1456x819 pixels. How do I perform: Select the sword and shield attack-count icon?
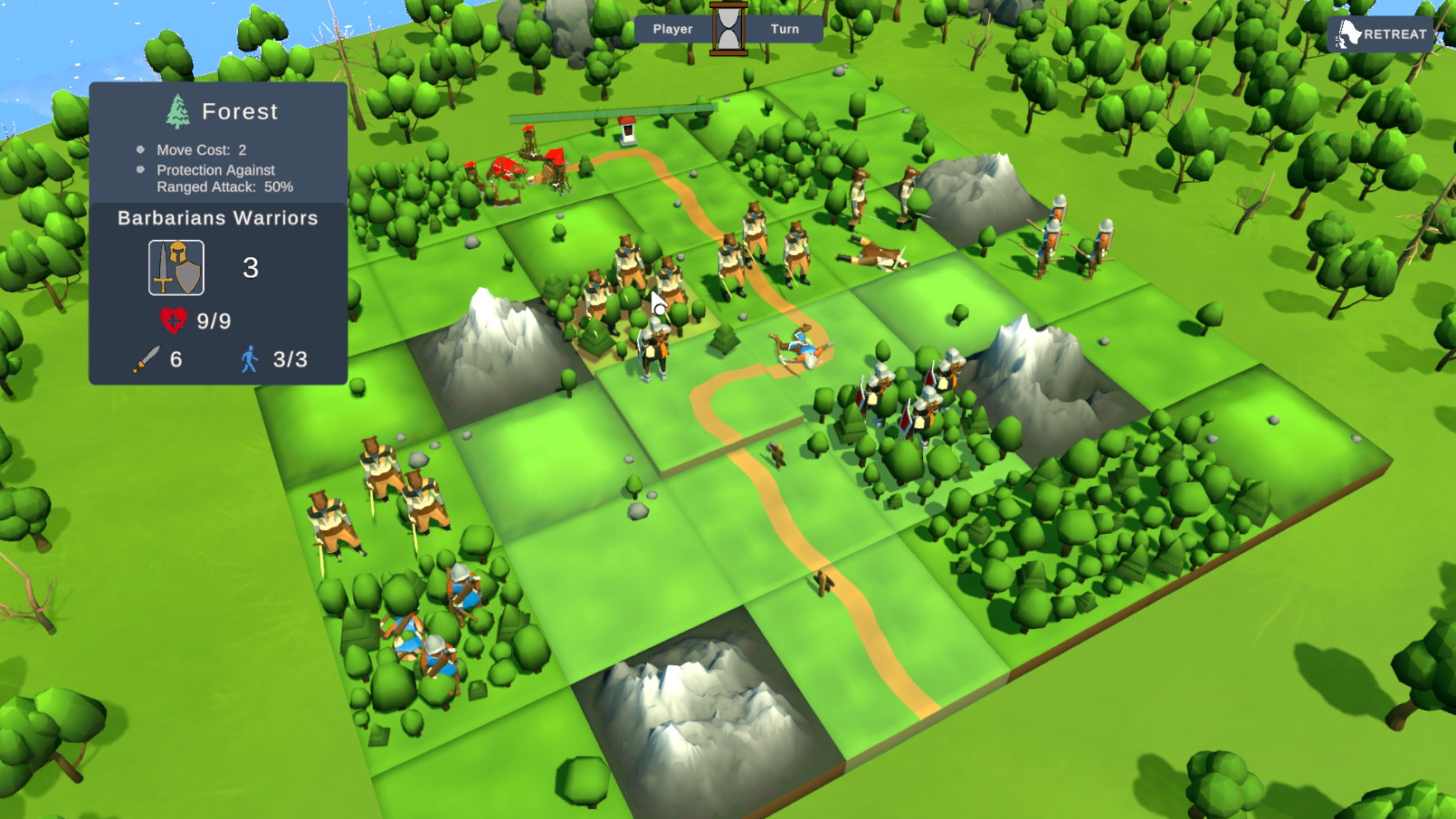pos(175,267)
